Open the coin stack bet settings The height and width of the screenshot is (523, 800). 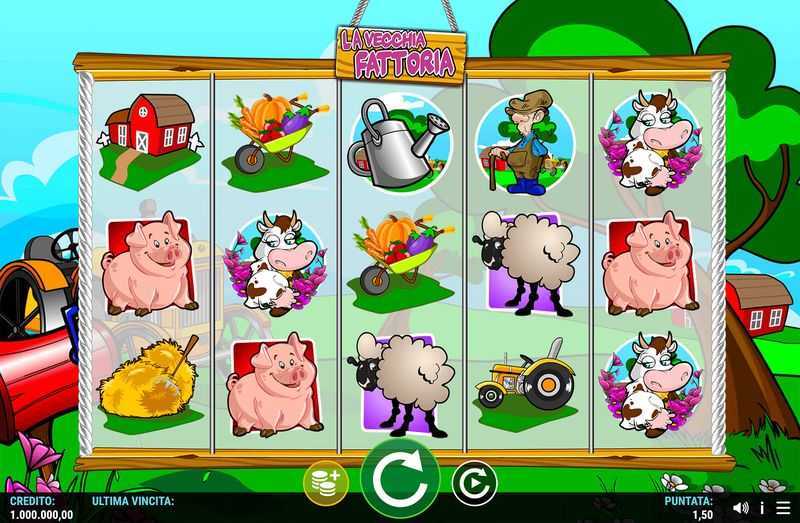pyautogui.click(x=326, y=483)
